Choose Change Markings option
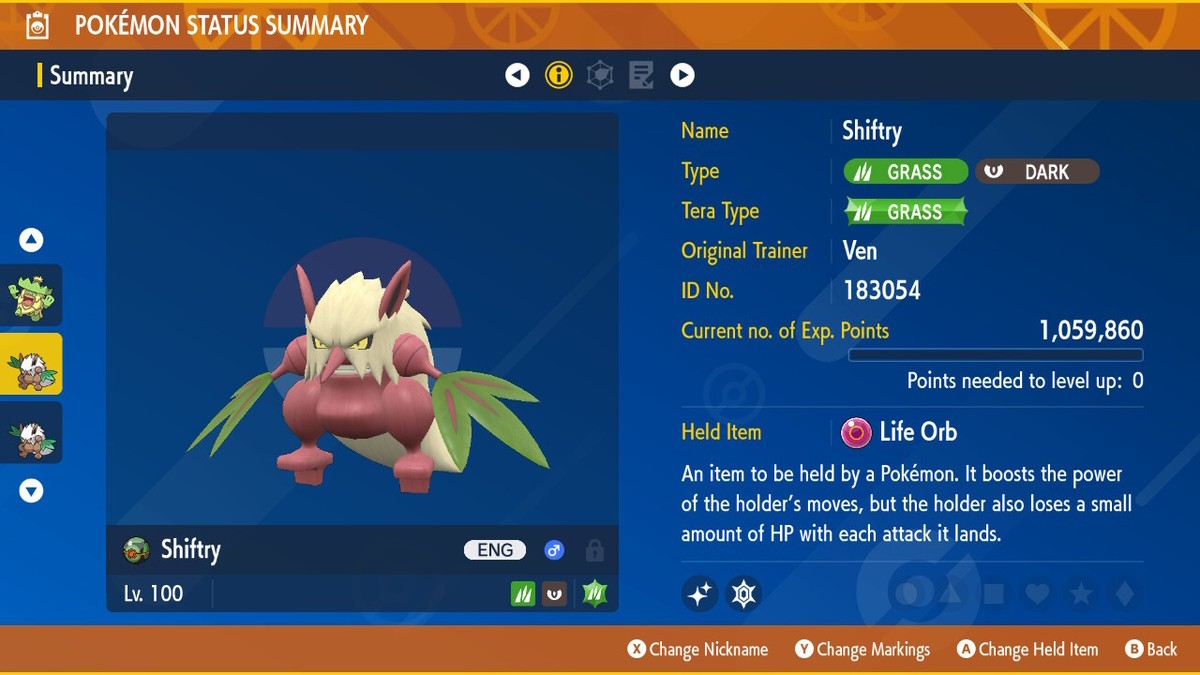Image resolution: width=1200 pixels, height=675 pixels. click(x=863, y=649)
